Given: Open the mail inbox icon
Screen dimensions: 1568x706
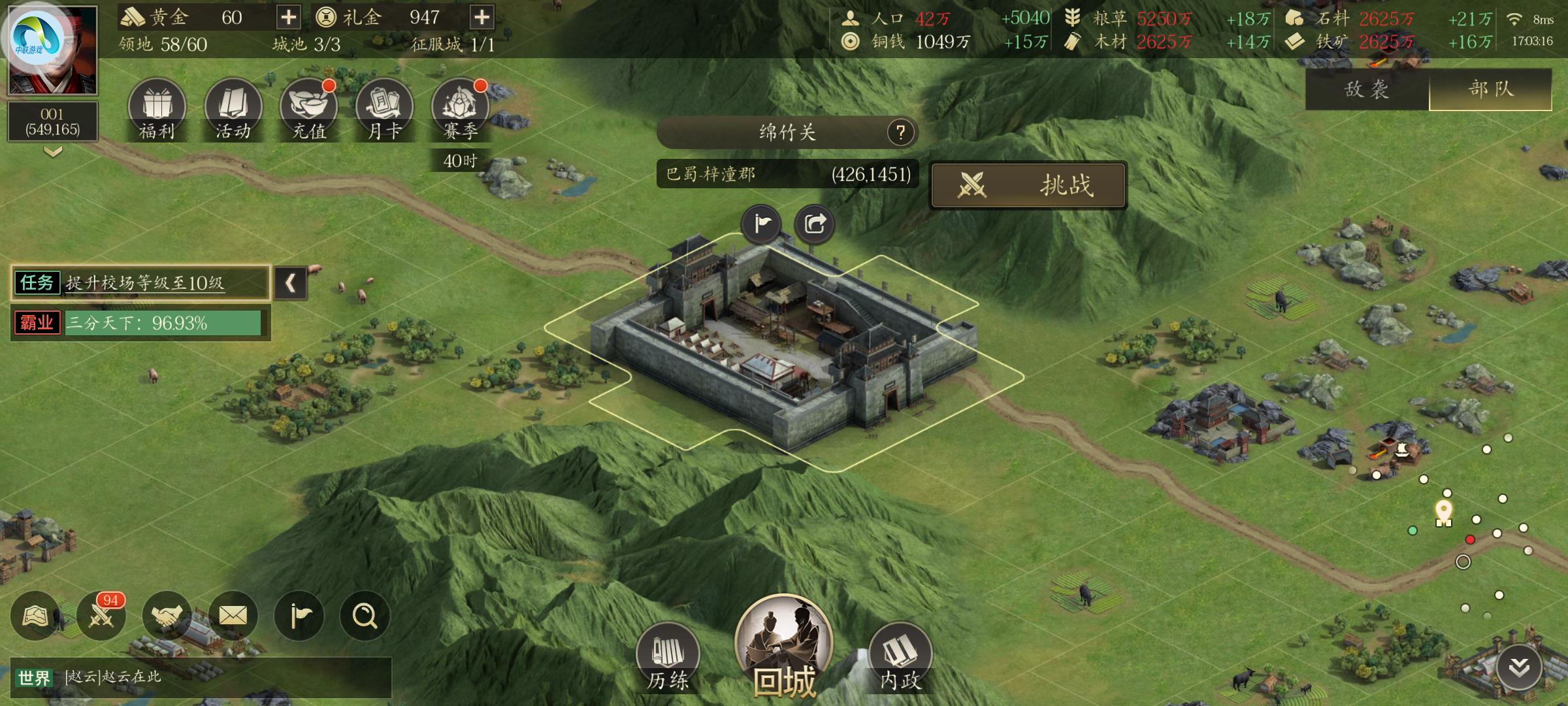Looking at the screenshot, I should coord(233,615).
